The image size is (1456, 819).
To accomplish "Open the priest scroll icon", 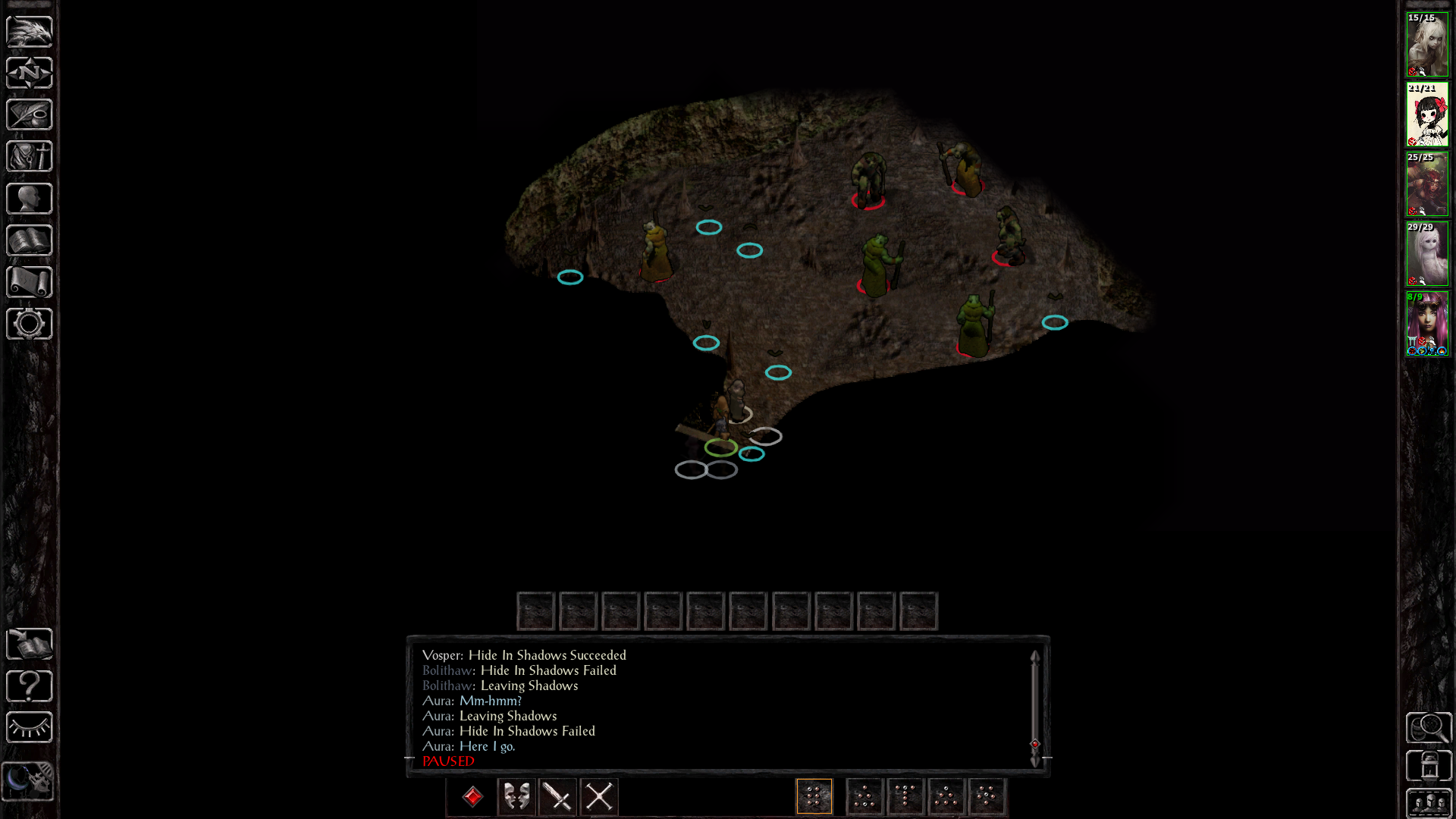I will (30, 282).
